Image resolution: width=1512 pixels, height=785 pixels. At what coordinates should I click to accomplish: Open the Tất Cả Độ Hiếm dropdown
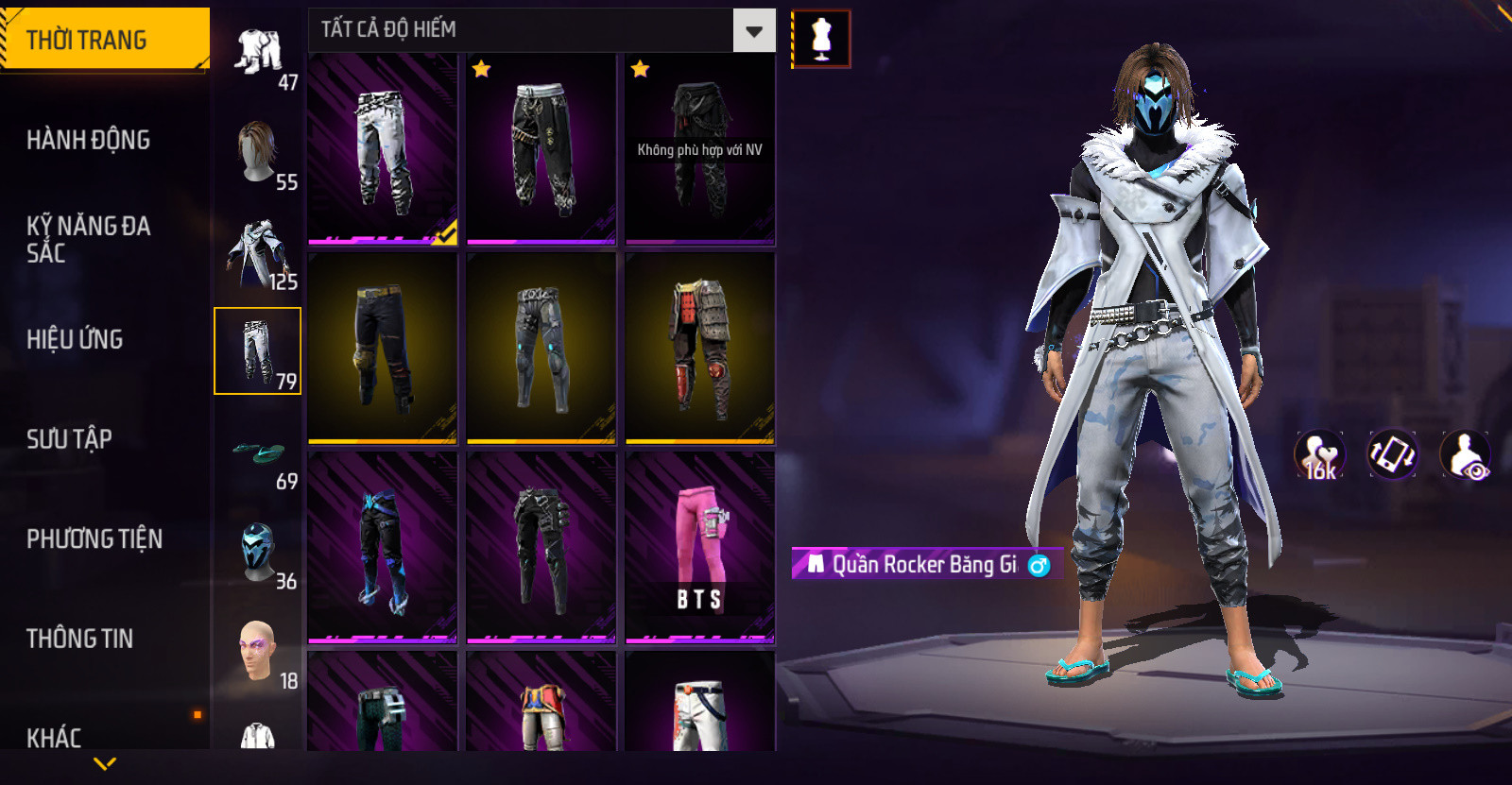[753, 31]
